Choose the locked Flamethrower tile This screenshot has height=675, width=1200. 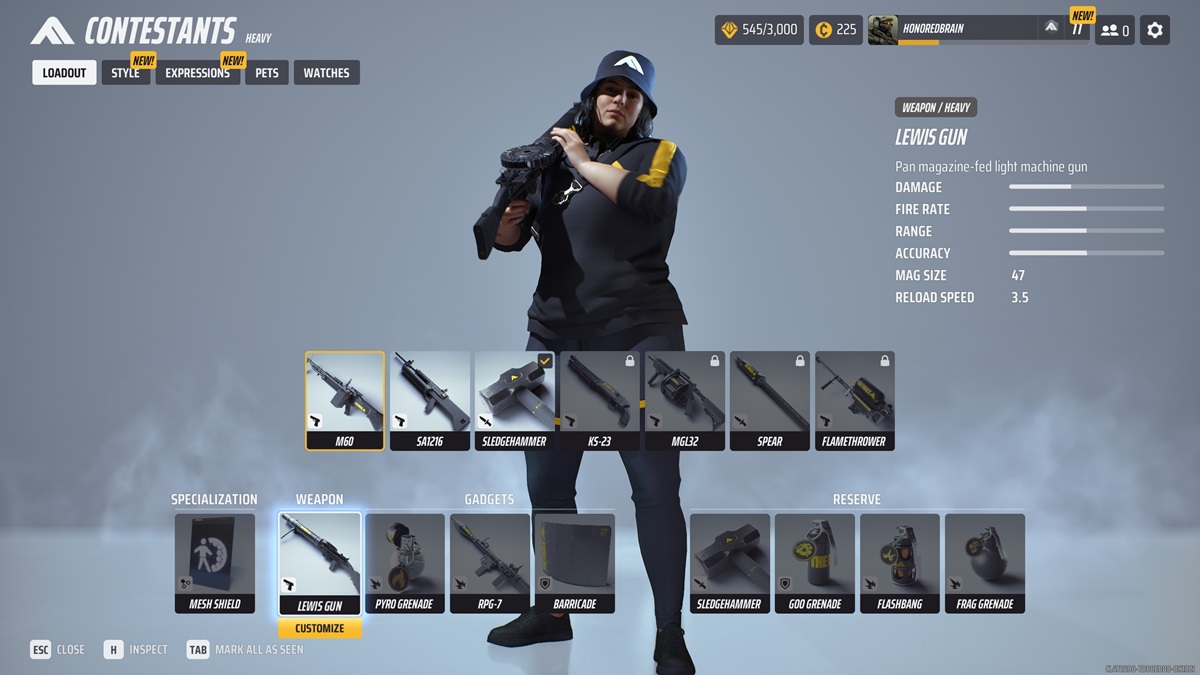point(855,400)
